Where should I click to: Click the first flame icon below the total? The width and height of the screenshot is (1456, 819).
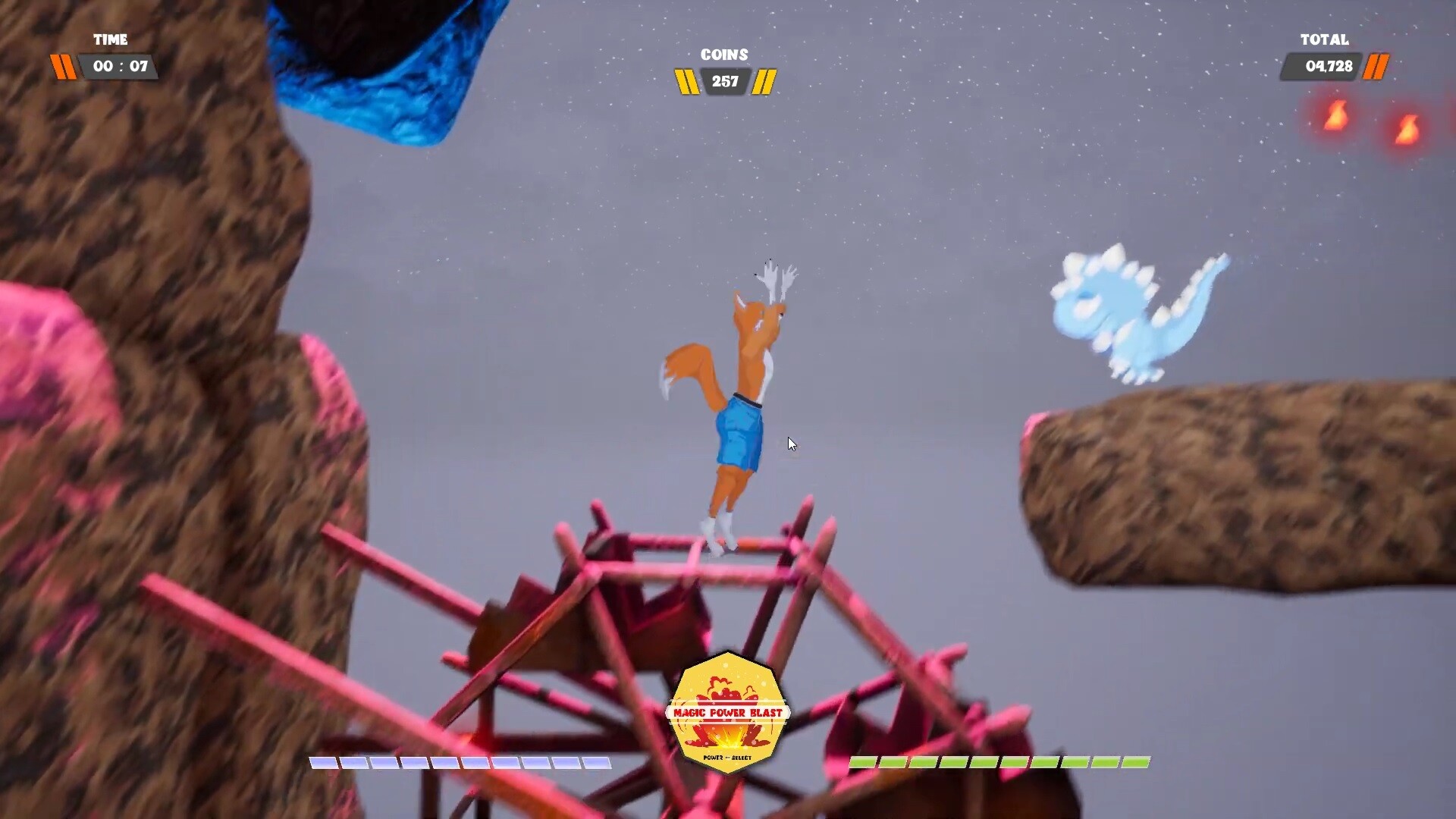(1335, 118)
